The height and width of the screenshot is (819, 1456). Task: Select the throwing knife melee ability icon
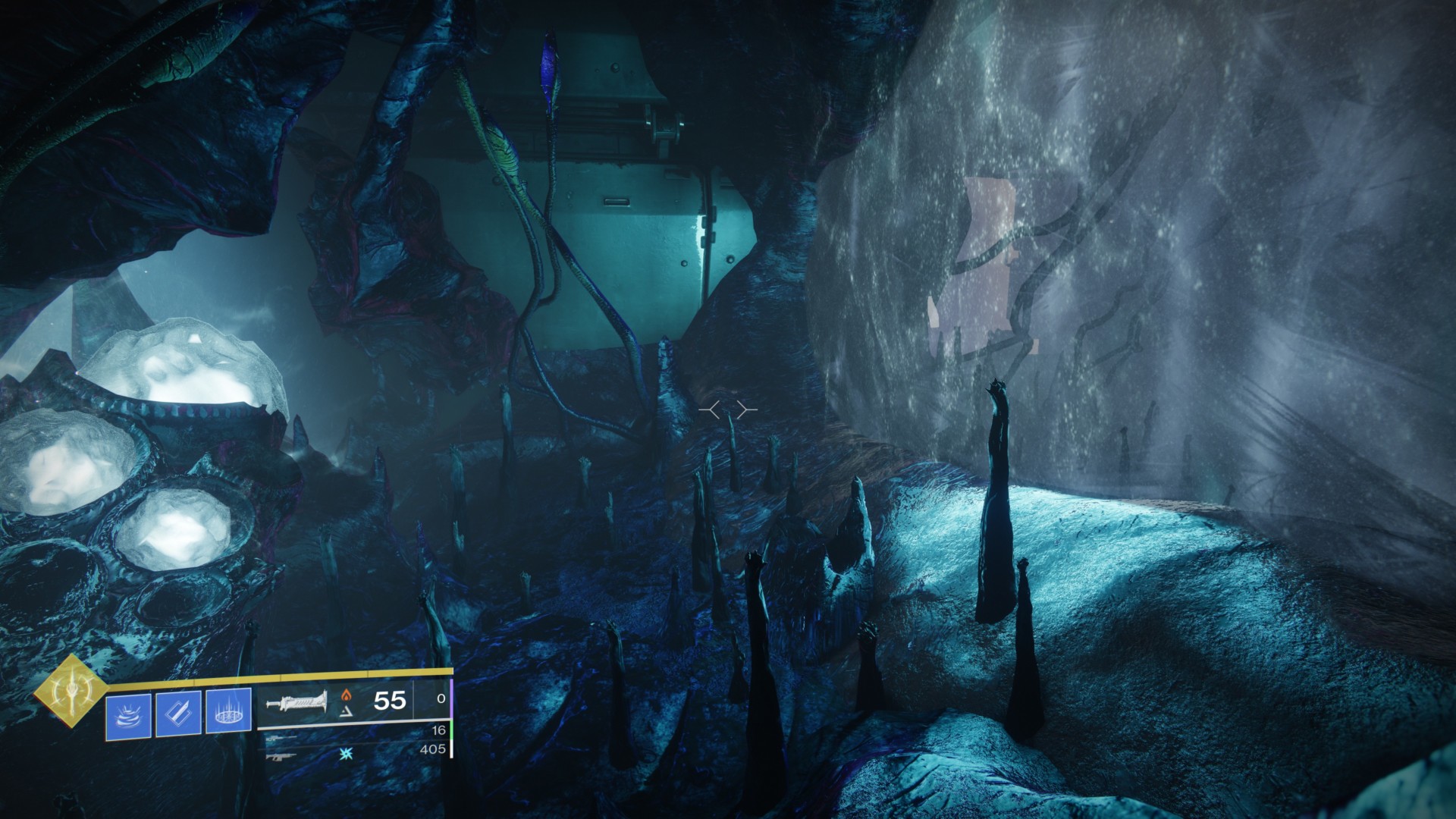tap(177, 714)
